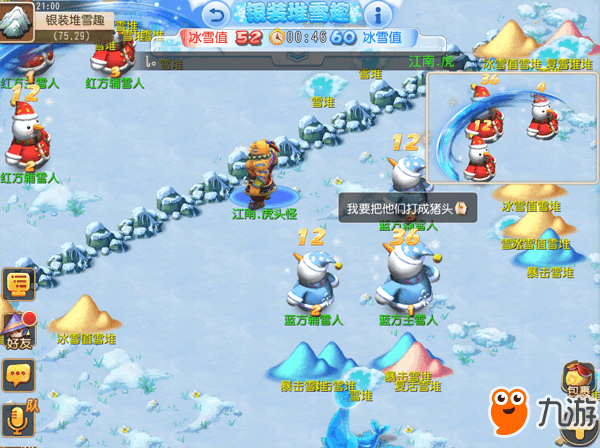Click the blue back arrow button

[215, 13]
